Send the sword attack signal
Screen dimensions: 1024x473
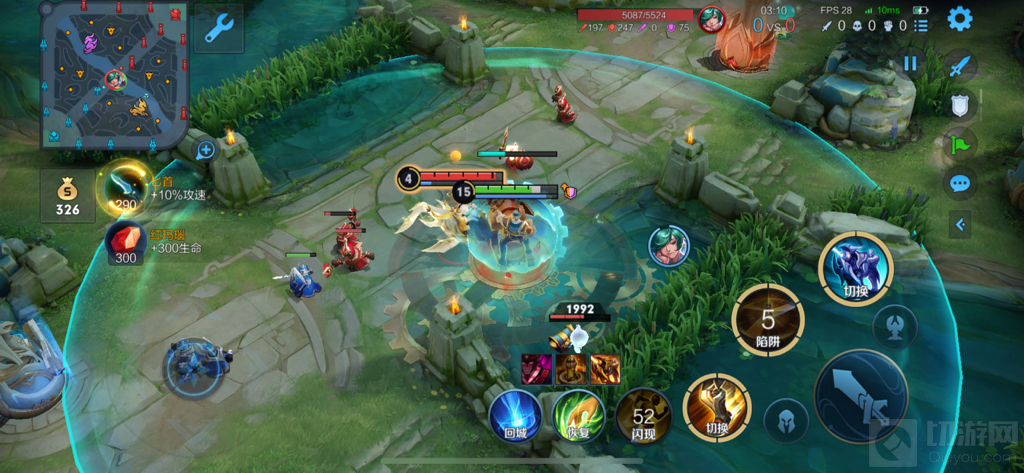(960, 67)
